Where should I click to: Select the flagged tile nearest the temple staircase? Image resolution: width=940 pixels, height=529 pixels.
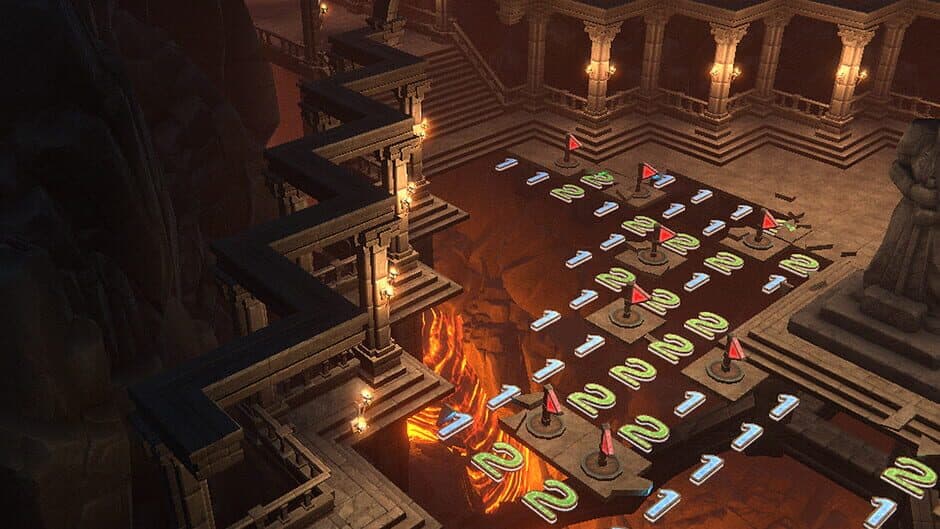570,152
